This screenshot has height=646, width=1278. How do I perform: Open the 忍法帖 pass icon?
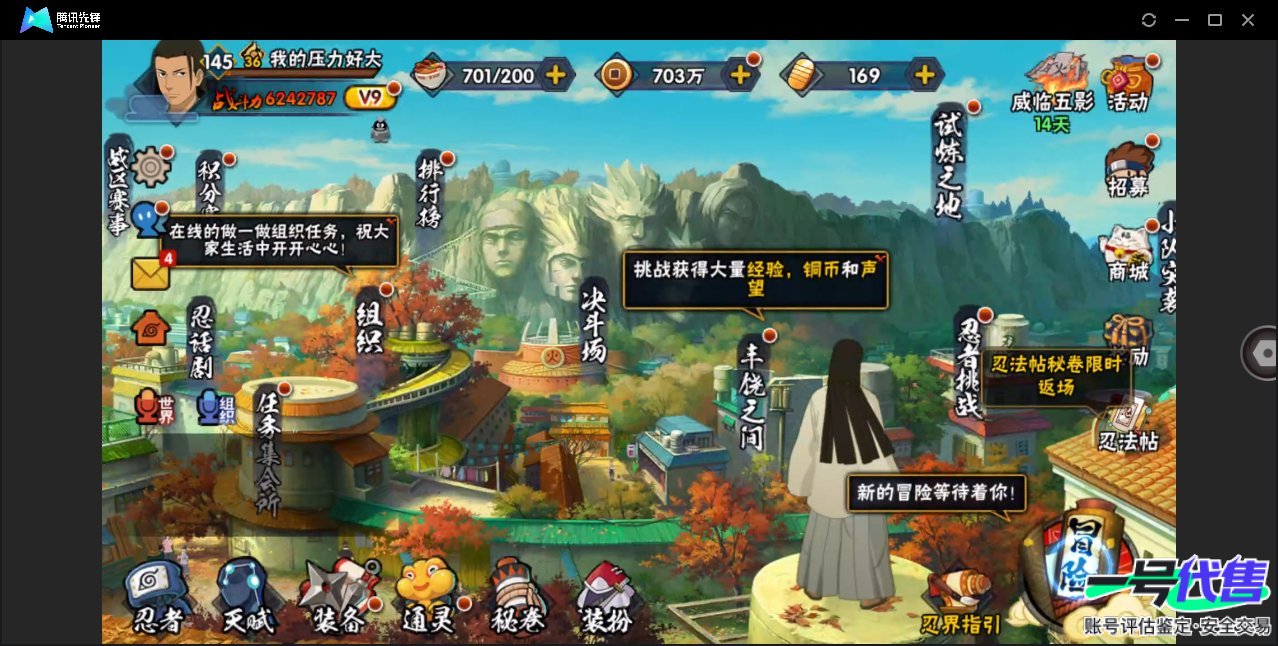[x=1128, y=424]
